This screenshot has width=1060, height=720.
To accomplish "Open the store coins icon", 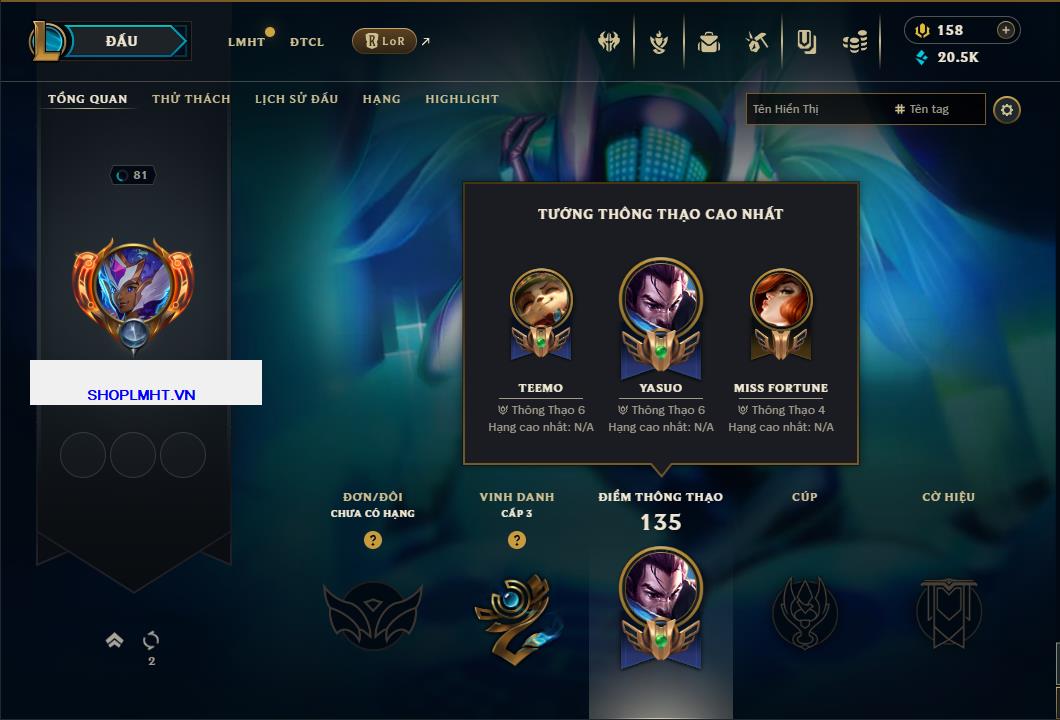I will pyautogui.click(x=854, y=42).
